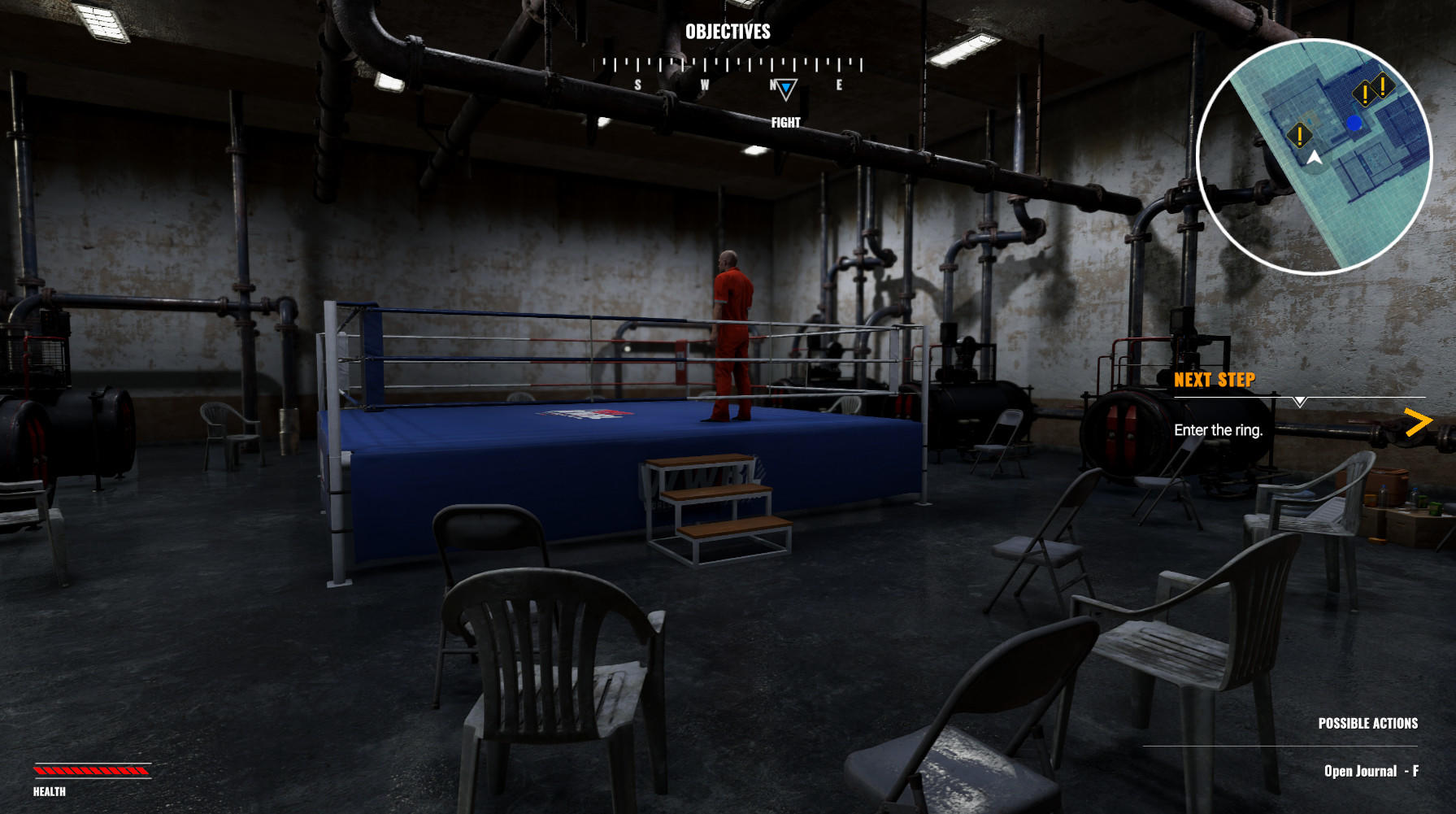Open the OBJECTIVES header at the top

click(x=728, y=33)
